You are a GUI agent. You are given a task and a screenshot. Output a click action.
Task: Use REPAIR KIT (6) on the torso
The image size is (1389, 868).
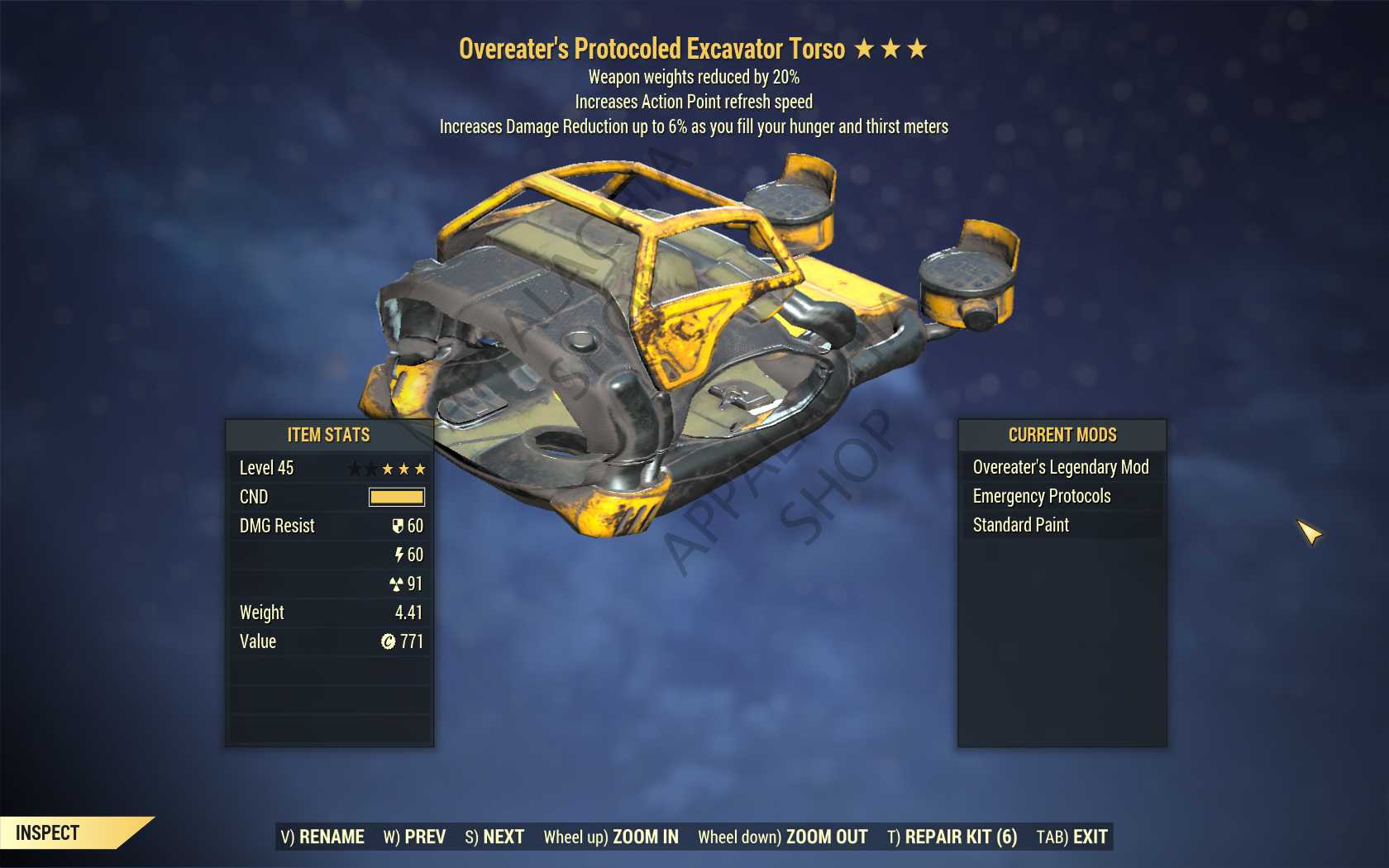(x=952, y=837)
